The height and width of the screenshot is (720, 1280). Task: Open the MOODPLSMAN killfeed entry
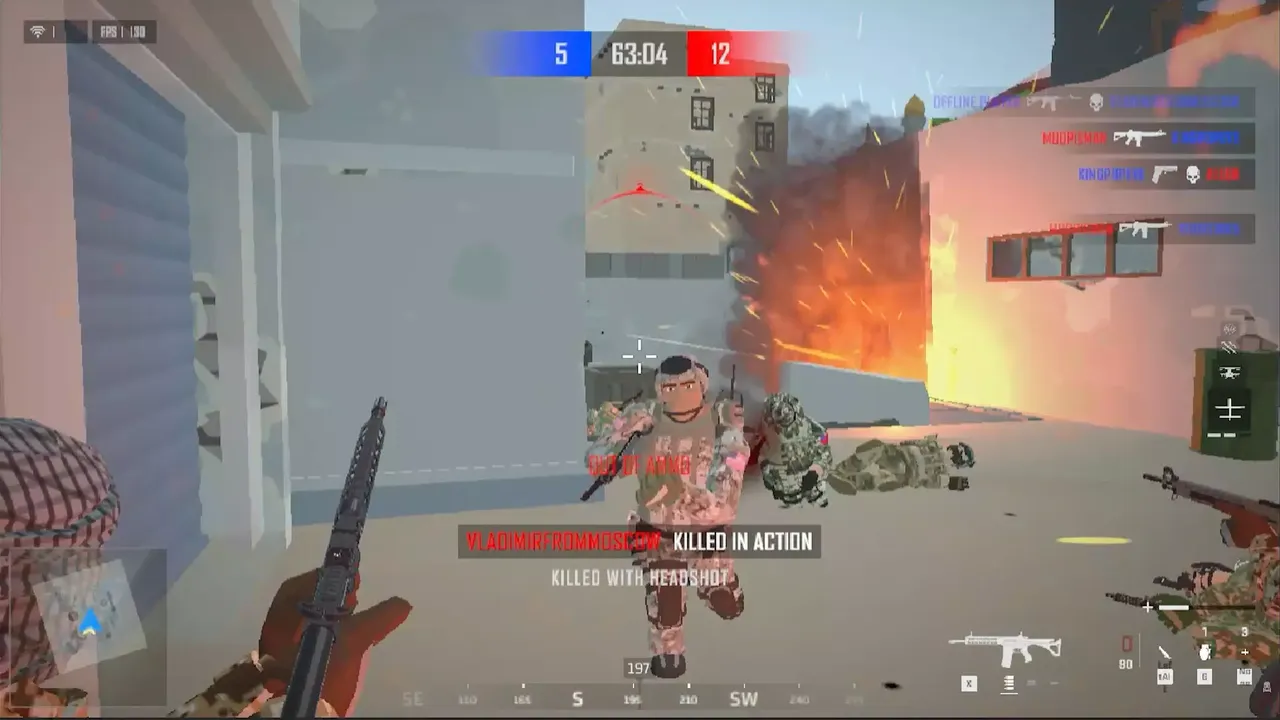[1074, 137]
